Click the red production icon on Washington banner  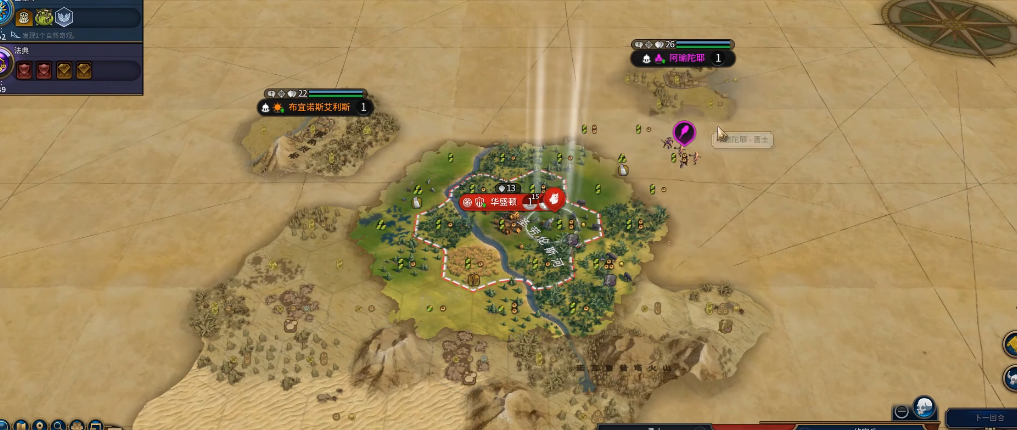552,198
